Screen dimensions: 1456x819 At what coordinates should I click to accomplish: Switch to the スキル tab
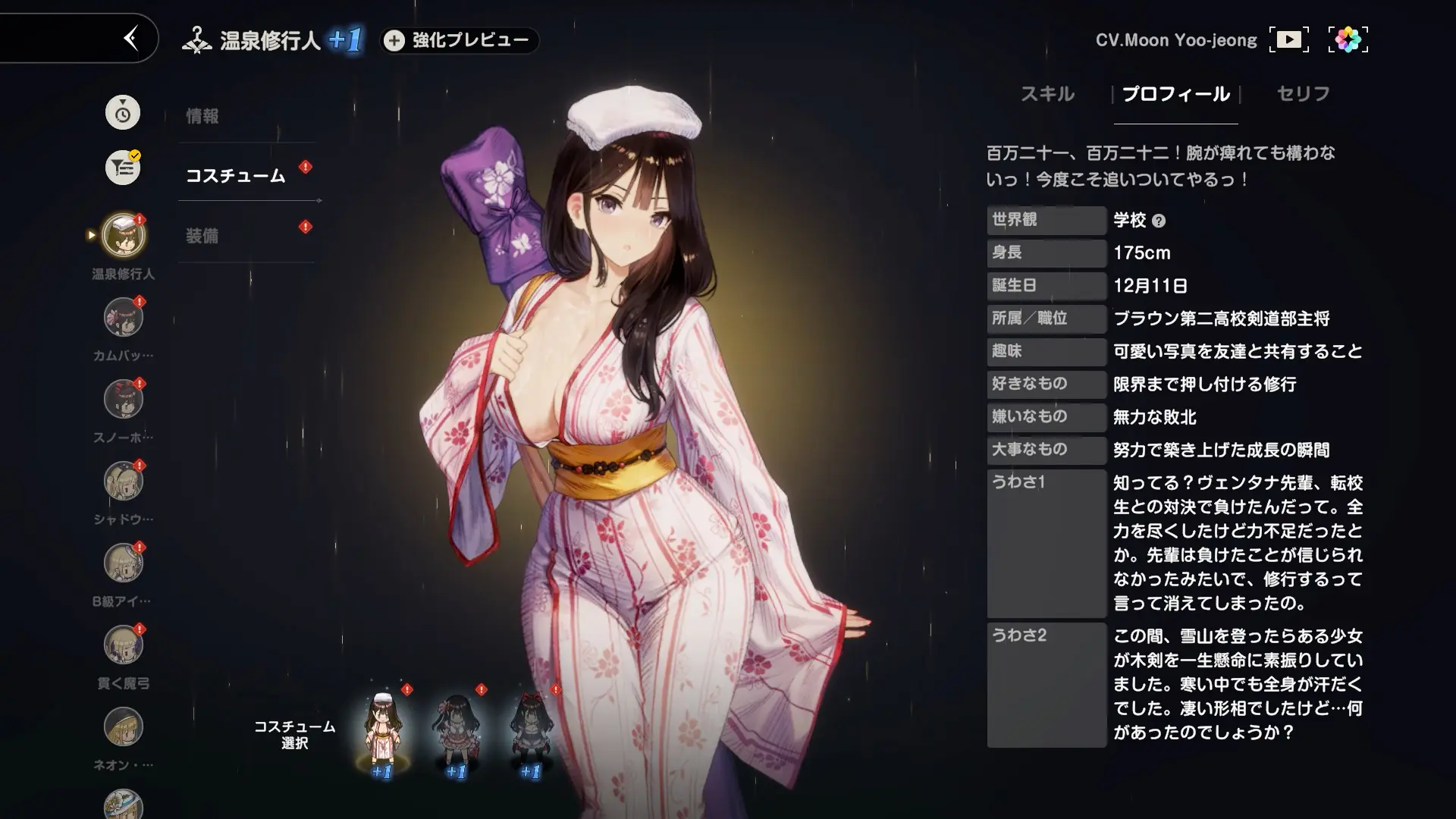[x=1046, y=94]
